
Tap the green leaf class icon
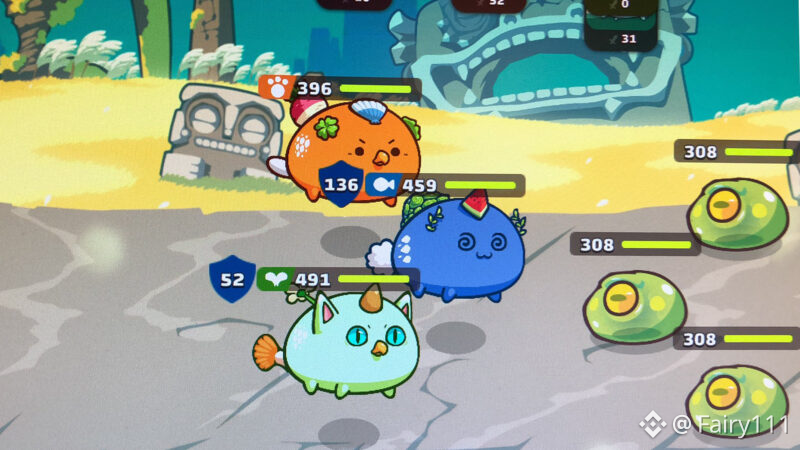click(274, 279)
